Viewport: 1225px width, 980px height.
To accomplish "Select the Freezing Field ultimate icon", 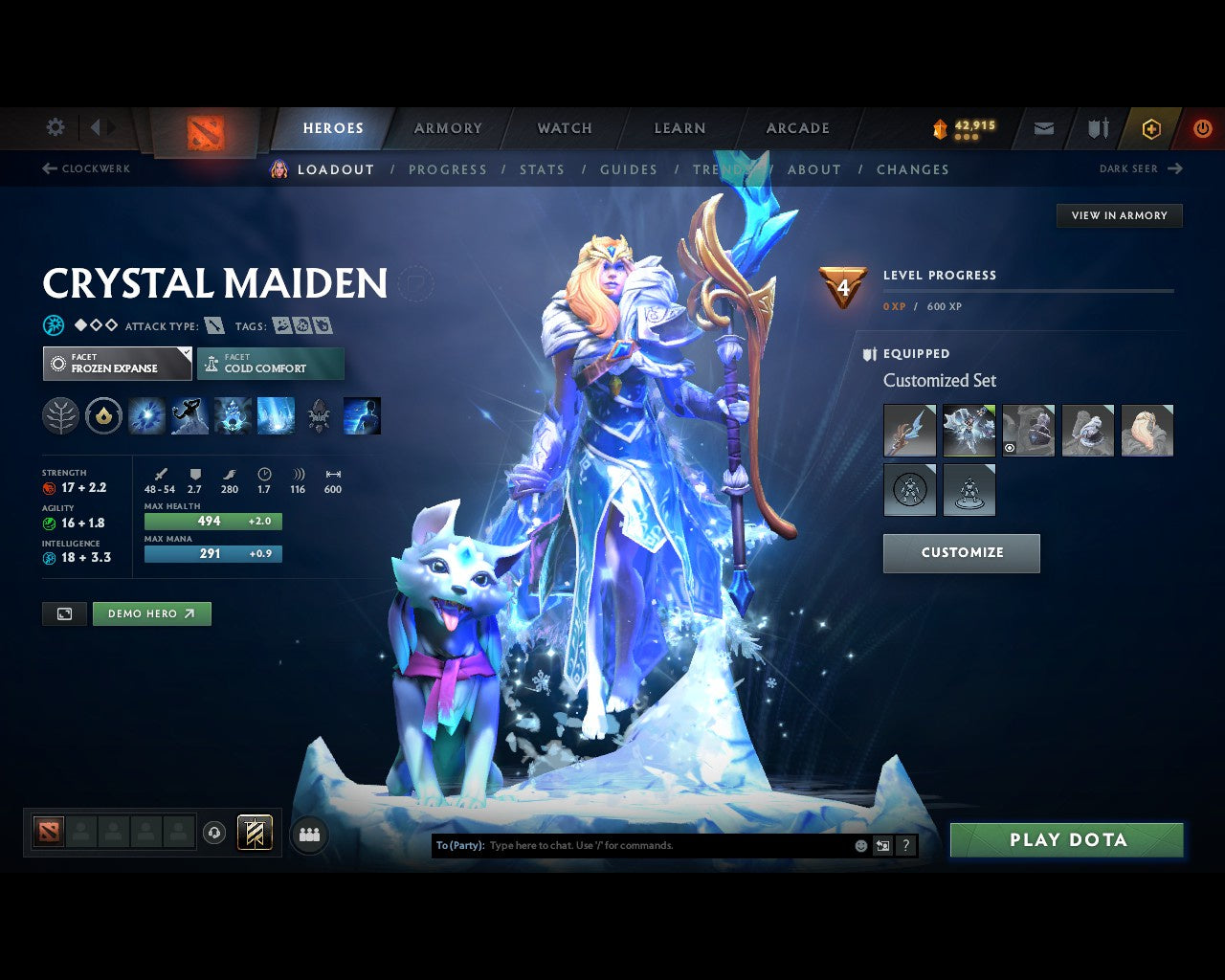I will click(276, 415).
